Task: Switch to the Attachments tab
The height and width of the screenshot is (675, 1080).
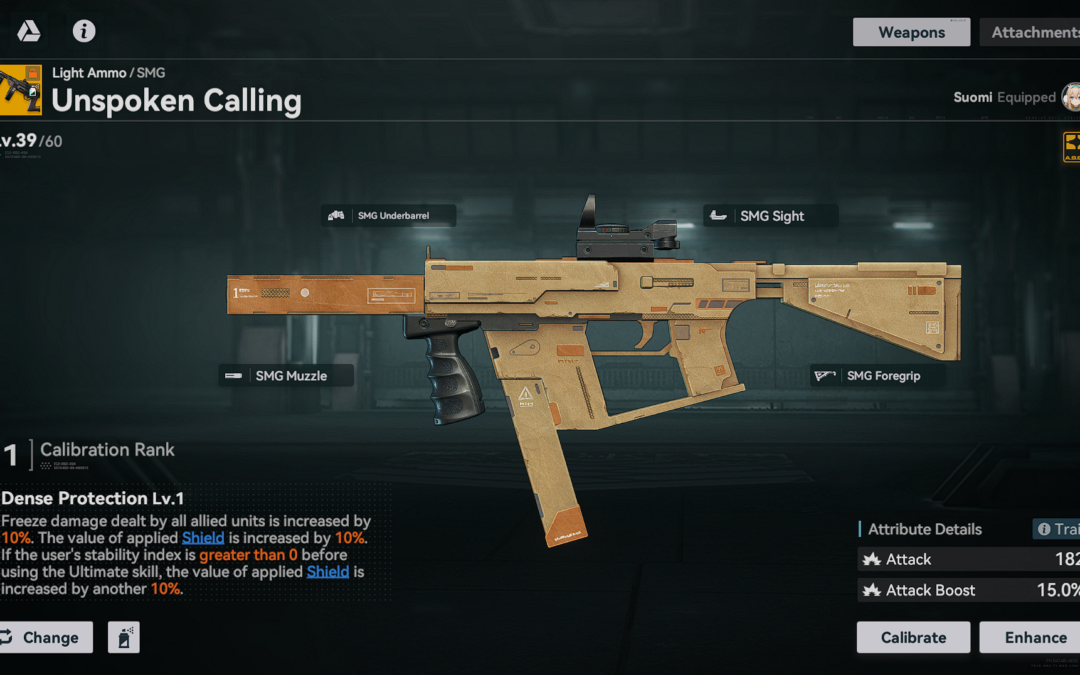Action: click(x=1033, y=32)
